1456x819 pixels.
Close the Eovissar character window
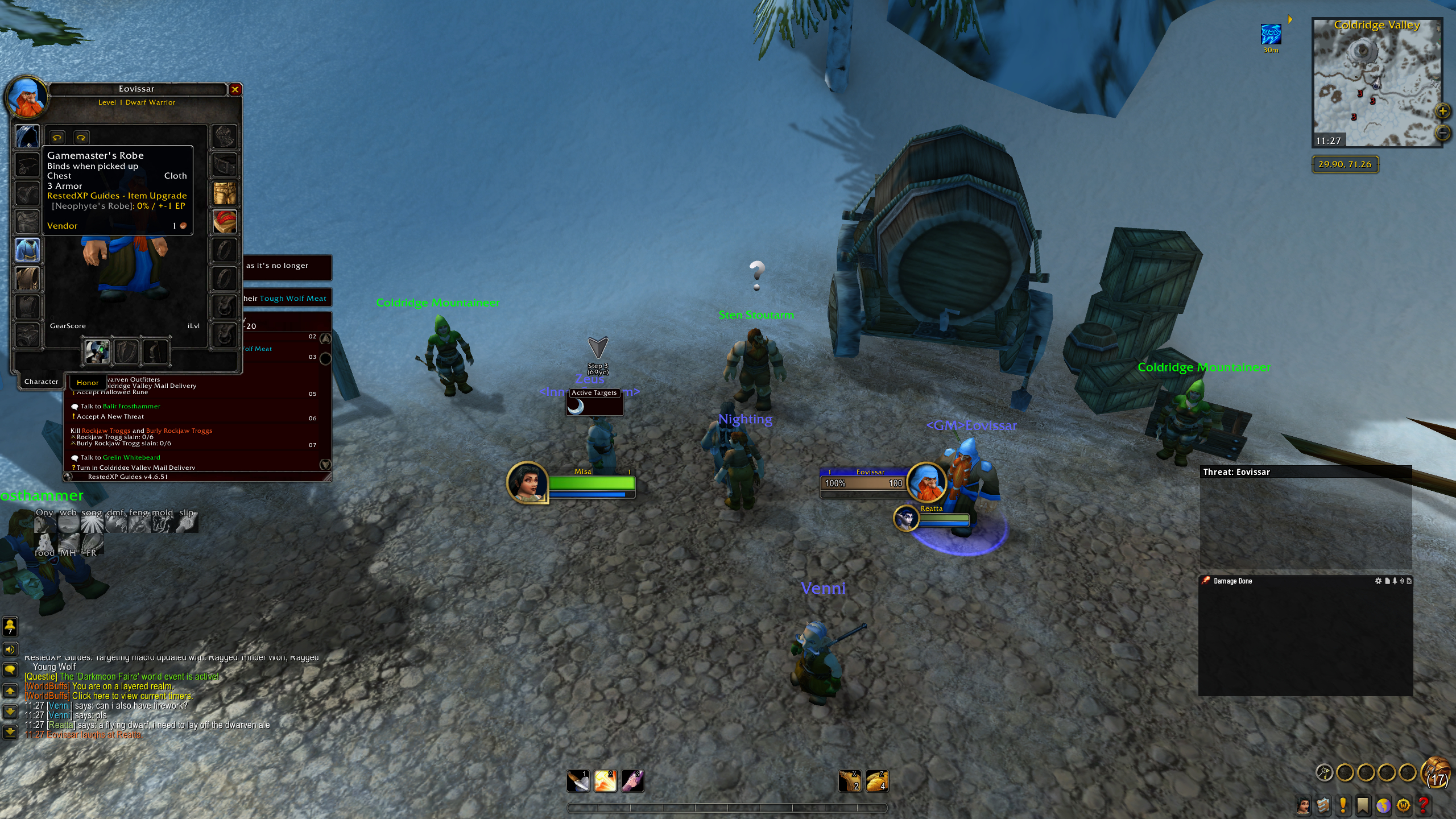[x=235, y=89]
